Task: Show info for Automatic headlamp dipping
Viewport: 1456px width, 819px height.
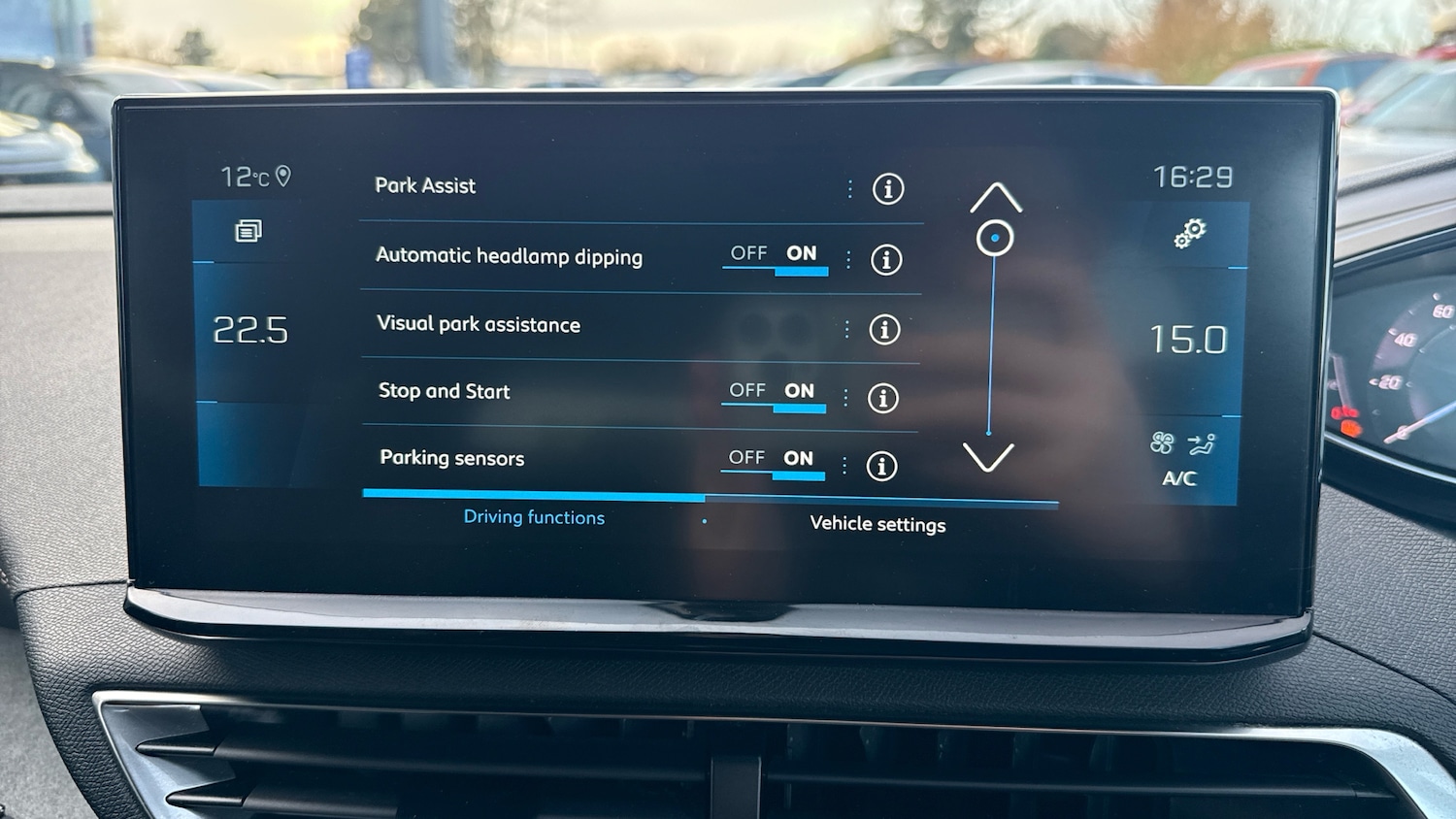Action: [885, 260]
